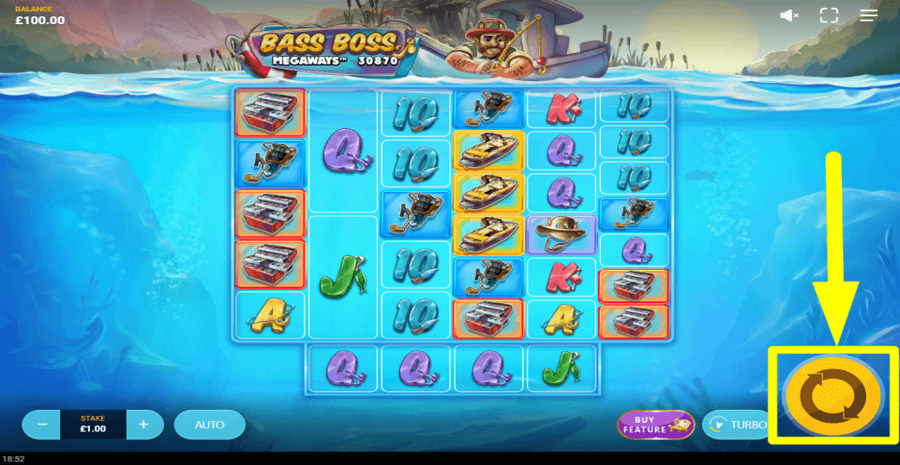Image resolution: width=900 pixels, height=465 pixels.
Task: Decrease the stake with the minus button
Action: pyautogui.click(x=43, y=424)
